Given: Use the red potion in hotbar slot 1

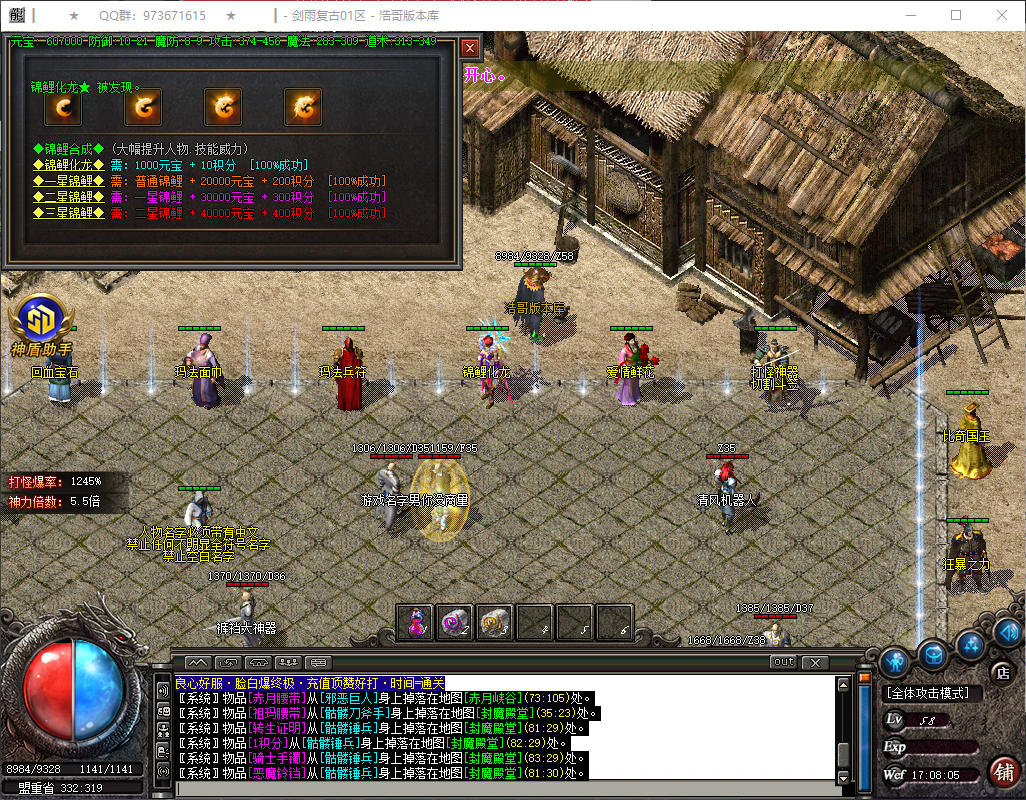Looking at the screenshot, I should 414,621.
